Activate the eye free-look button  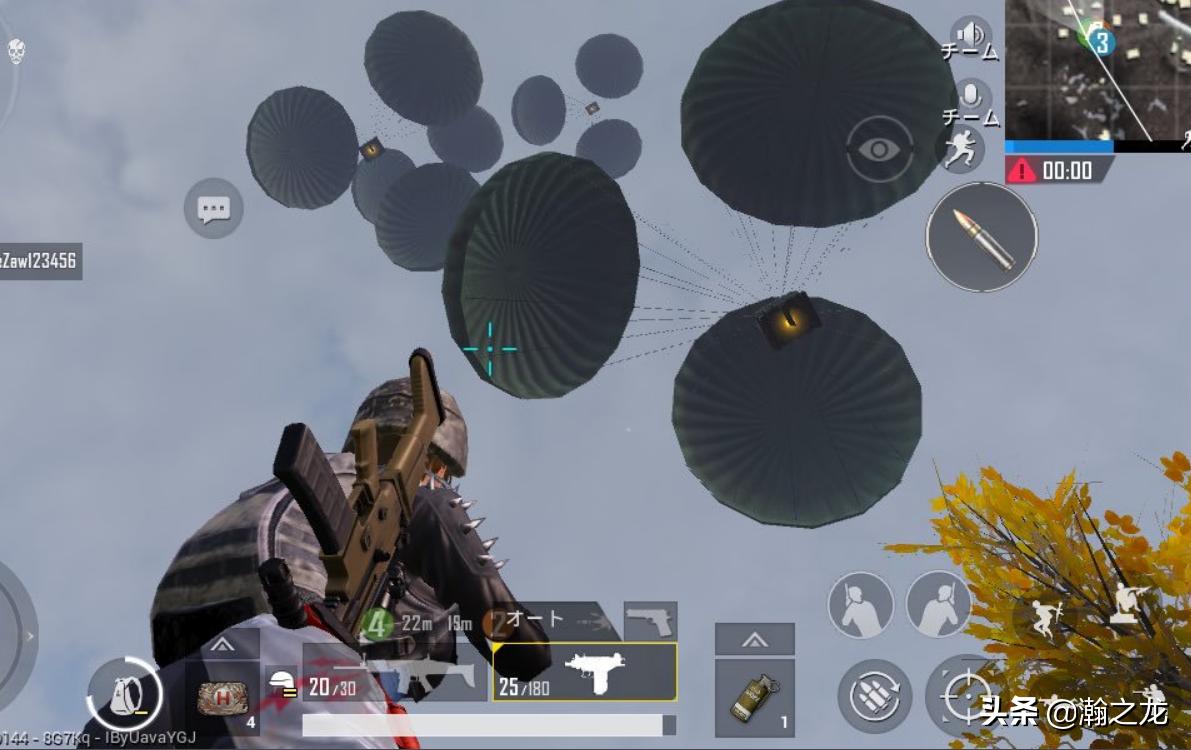point(879,150)
